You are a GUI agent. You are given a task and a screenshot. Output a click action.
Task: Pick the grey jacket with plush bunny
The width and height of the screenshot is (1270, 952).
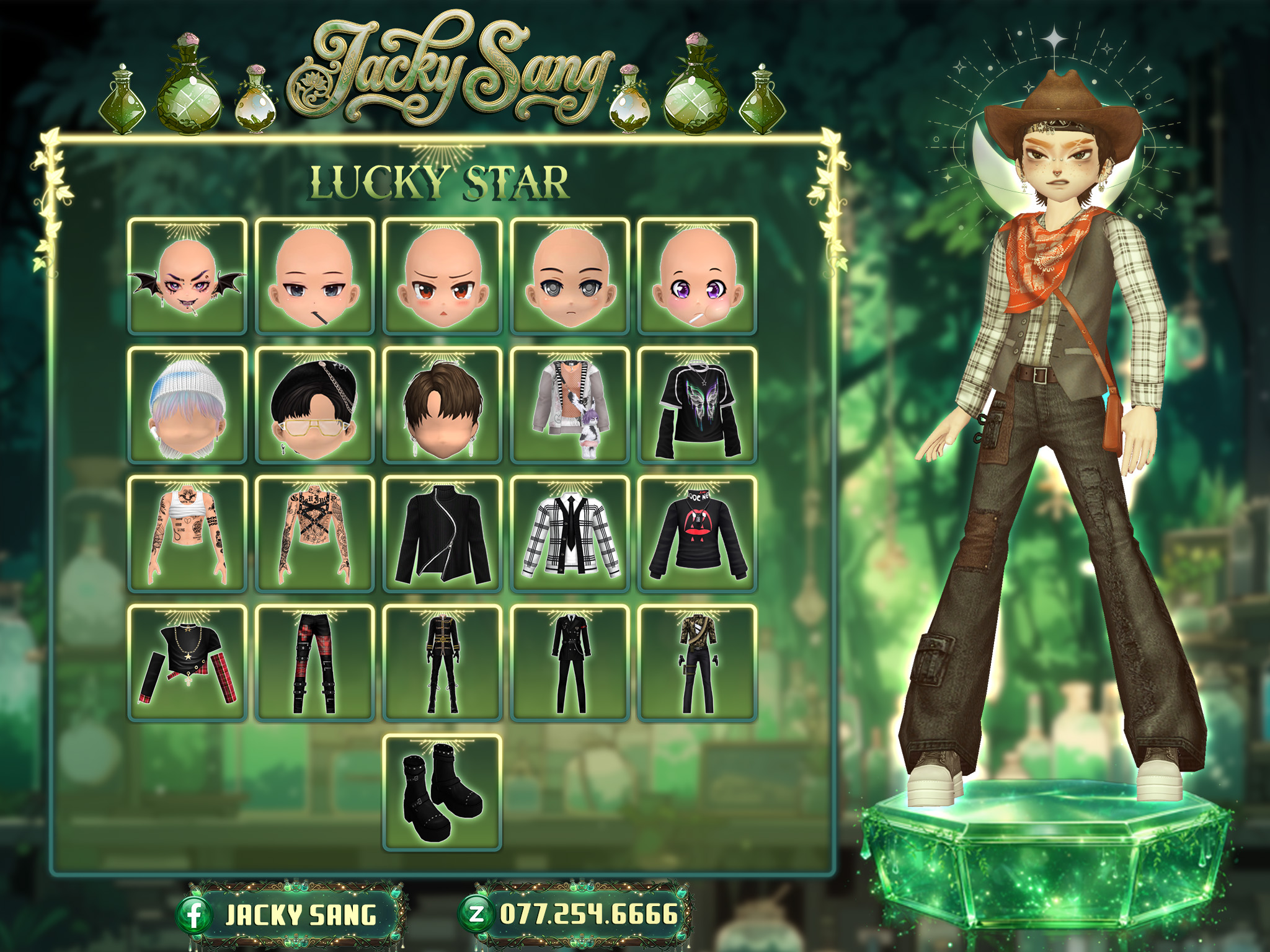click(569, 405)
